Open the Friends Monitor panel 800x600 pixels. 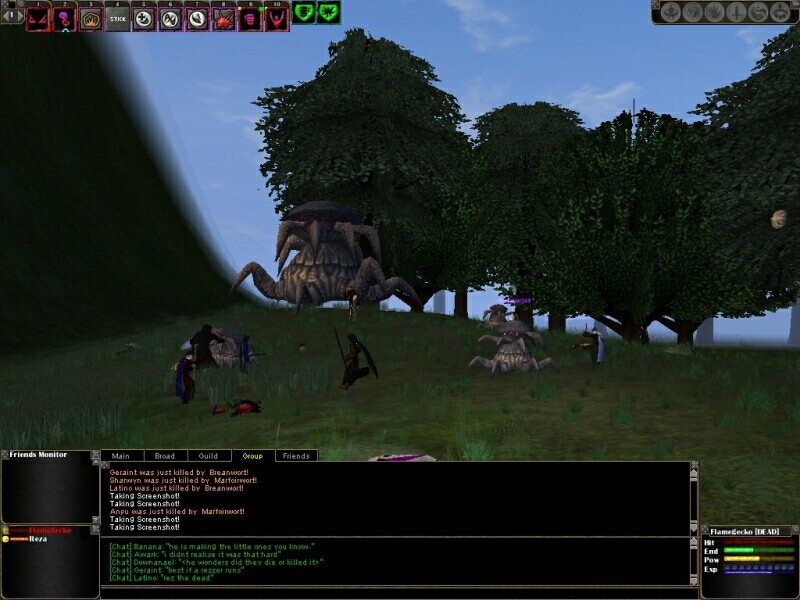pos(38,455)
